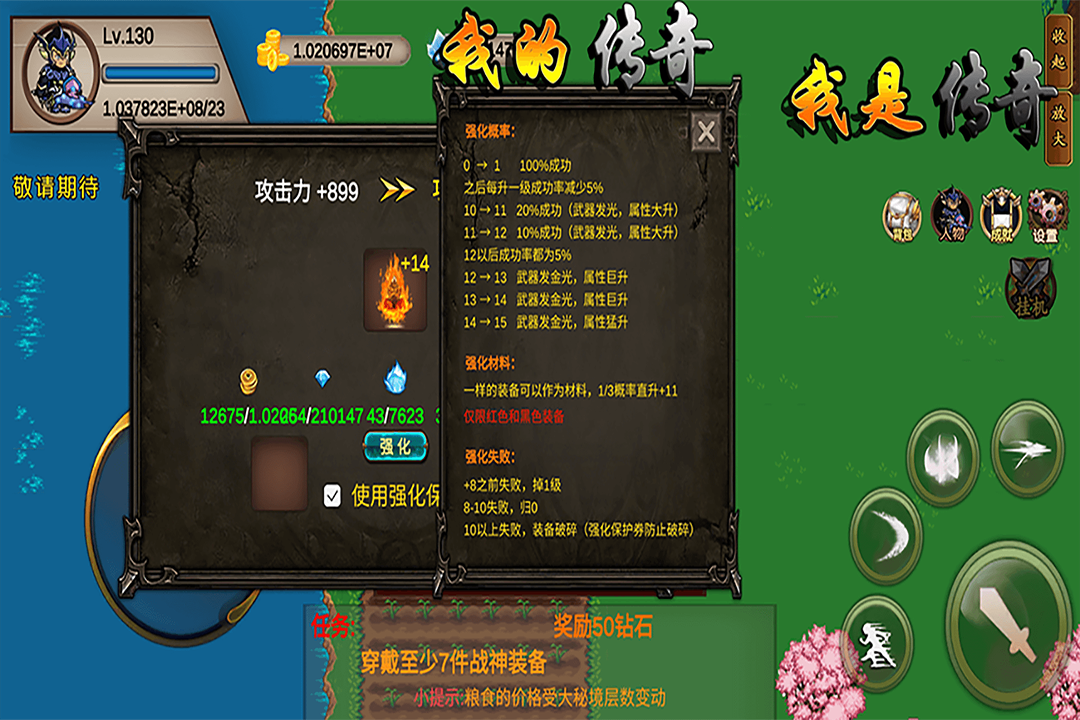The width and height of the screenshot is (1080, 720).
Task: Toggle the enhancement protection ticket checkbox
Action: [x=333, y=496]
